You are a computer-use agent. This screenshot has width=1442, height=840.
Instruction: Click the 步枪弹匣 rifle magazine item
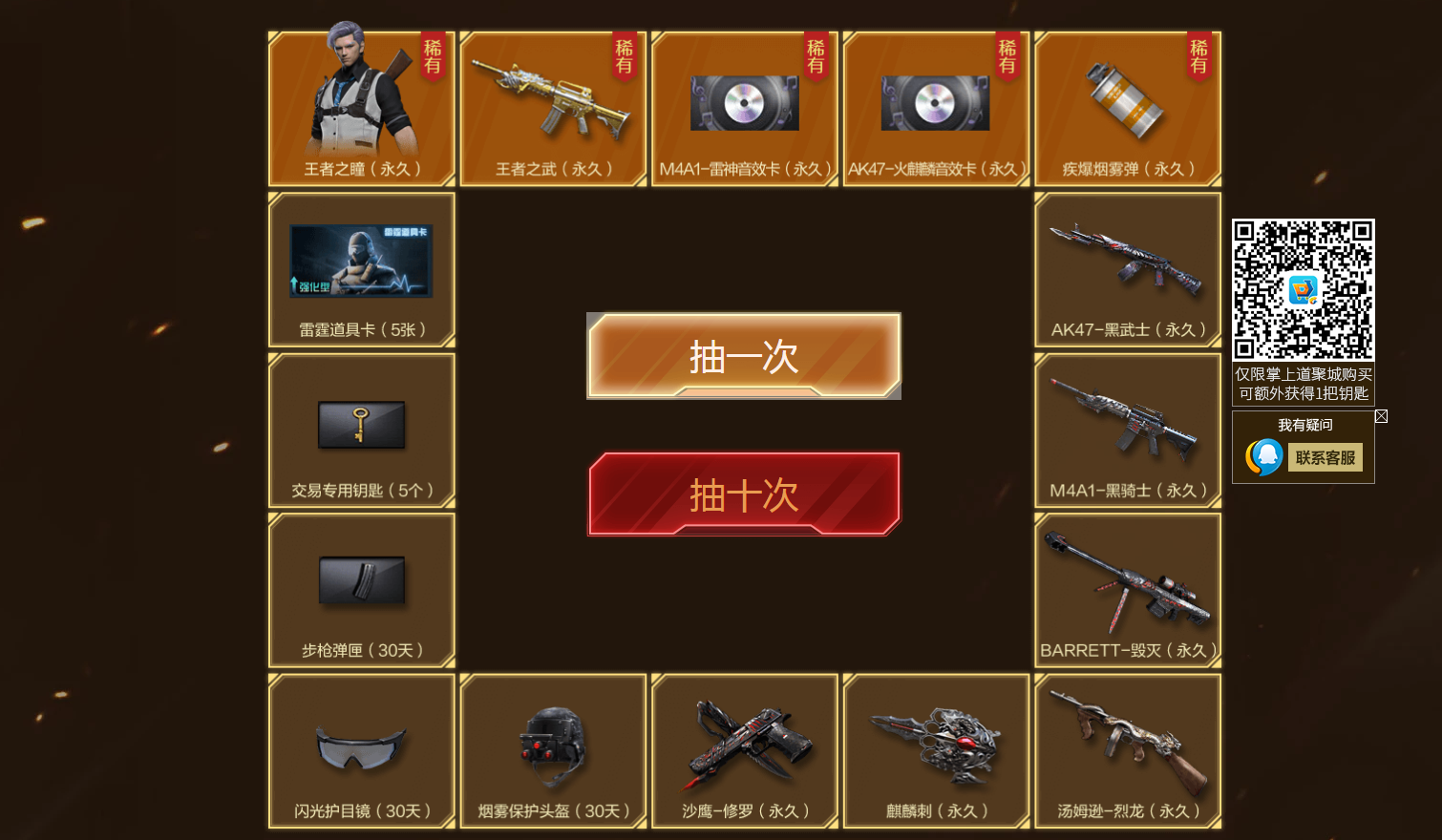pyautogui.click(x=361, y=589)
